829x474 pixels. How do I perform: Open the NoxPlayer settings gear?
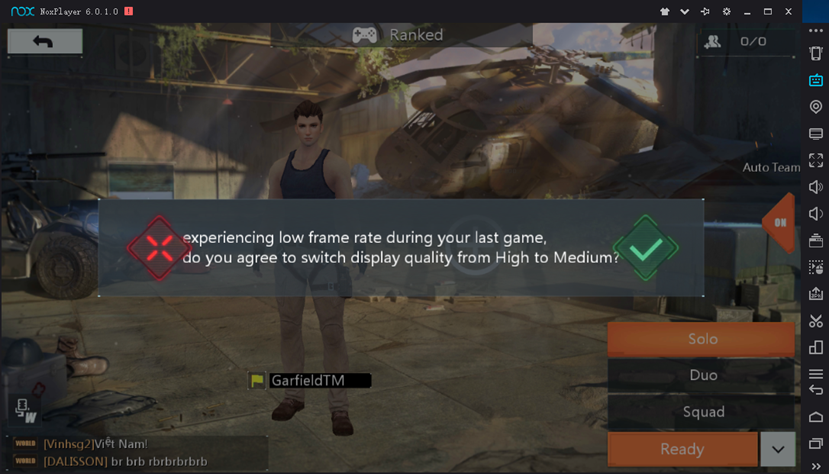(726, 11)
